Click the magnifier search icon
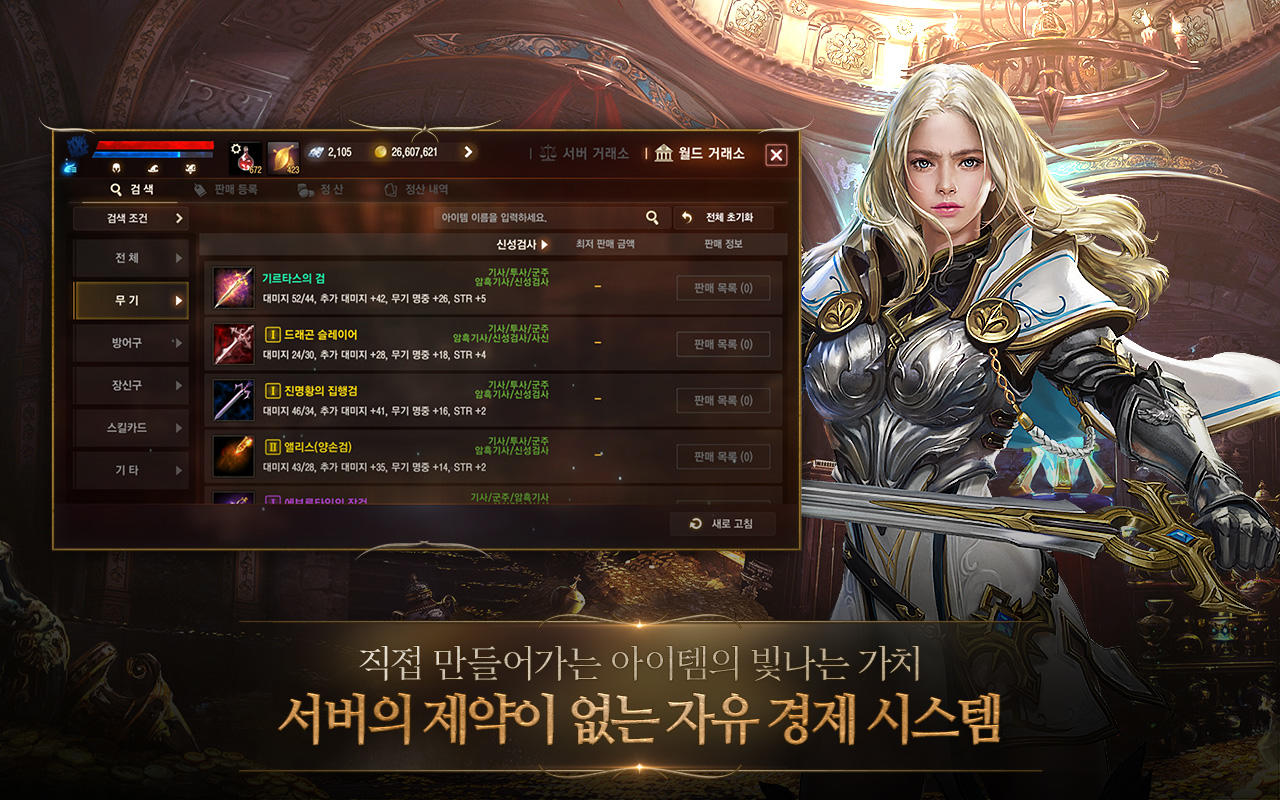The height and width of the screenshot is (800, 1280). pyautogui.click(x=651, y=215)
